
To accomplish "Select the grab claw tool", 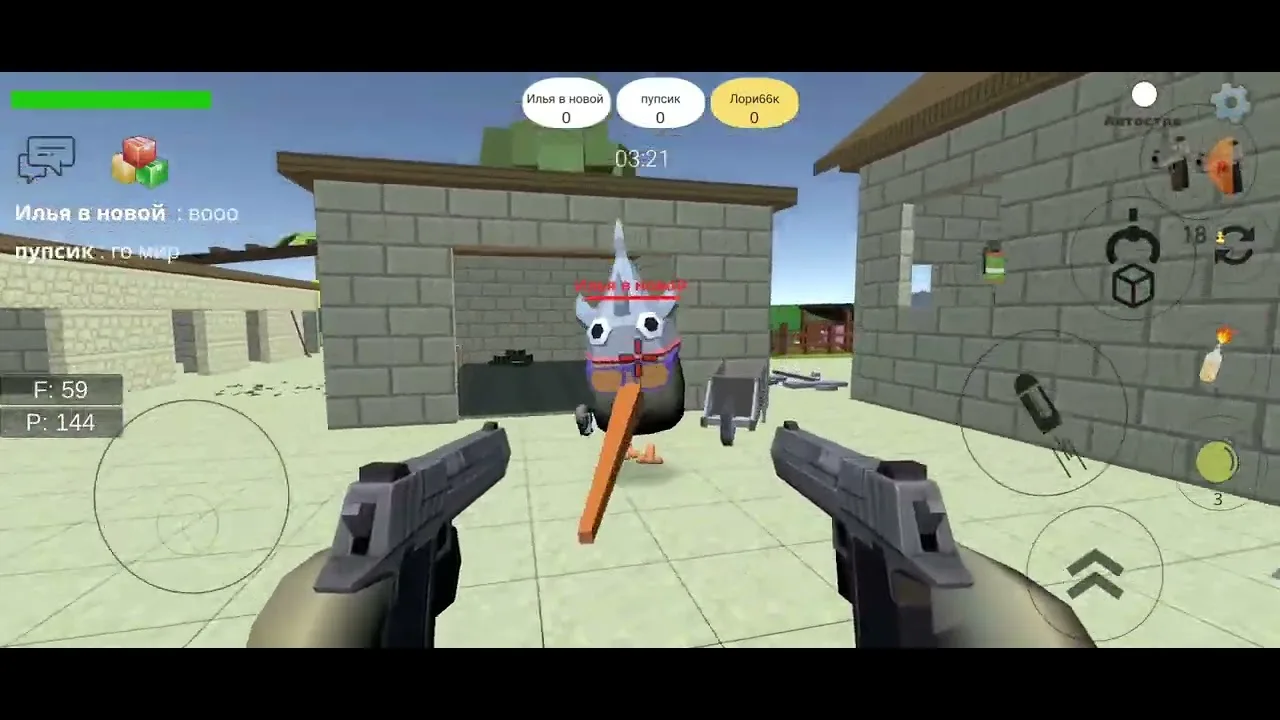I will [x=1132, y=245].
